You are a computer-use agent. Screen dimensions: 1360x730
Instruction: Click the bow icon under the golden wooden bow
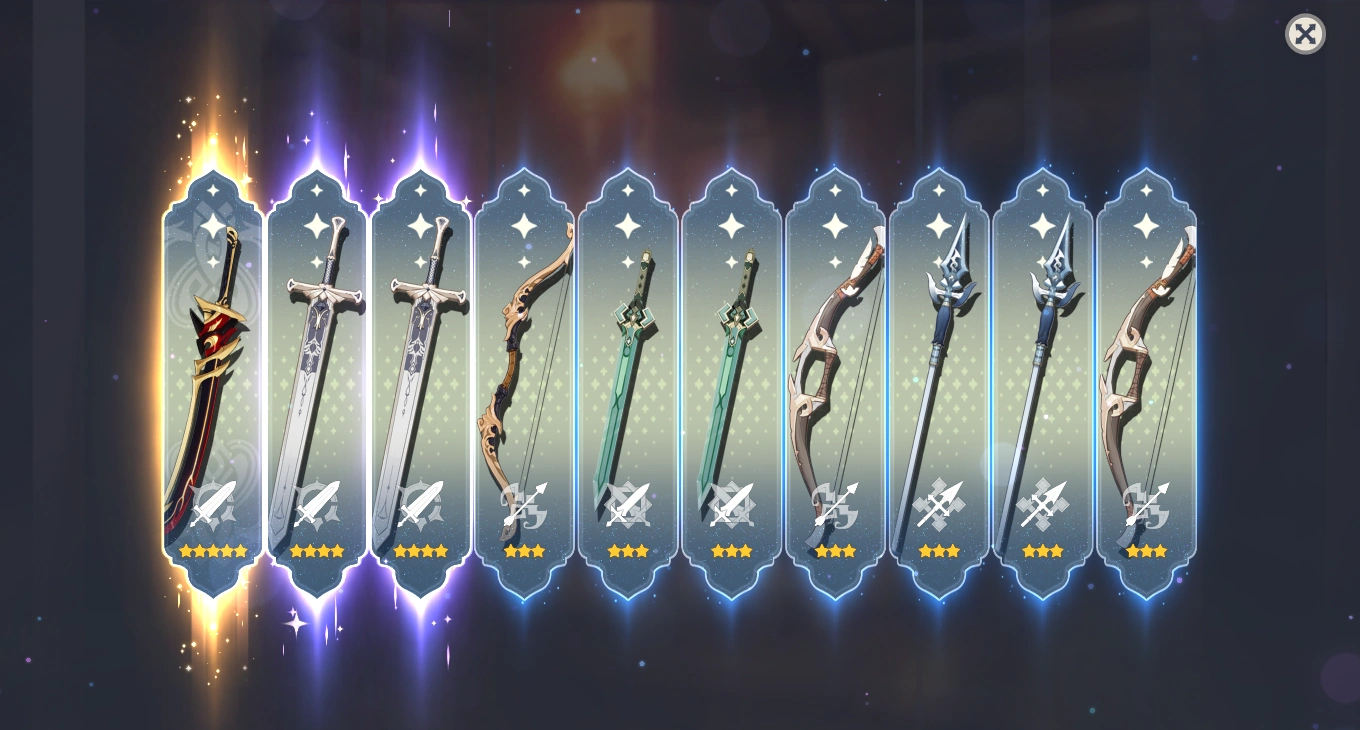(x=524, y=505)
